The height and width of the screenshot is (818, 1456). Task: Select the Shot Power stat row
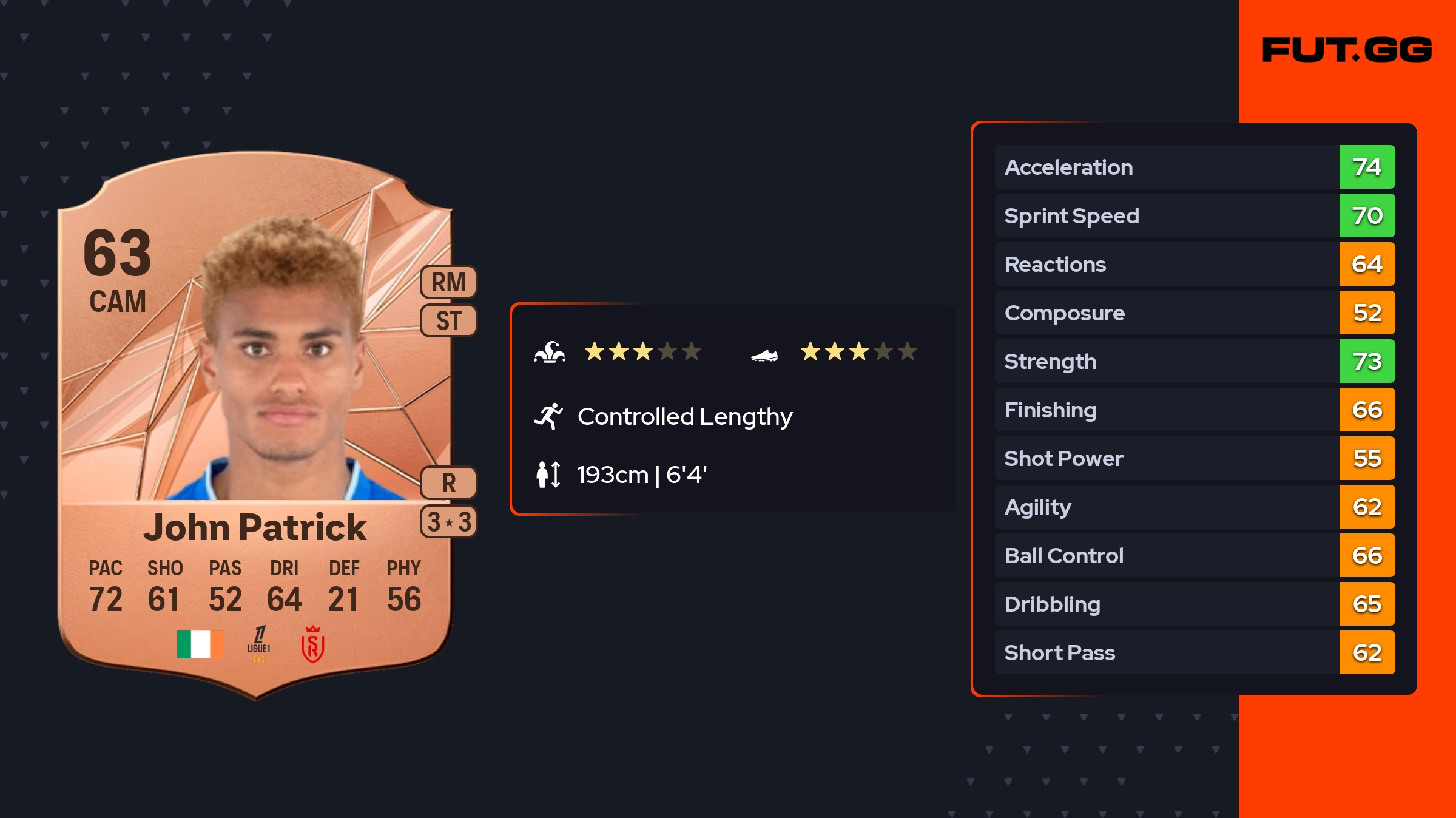pos(1194,458)
